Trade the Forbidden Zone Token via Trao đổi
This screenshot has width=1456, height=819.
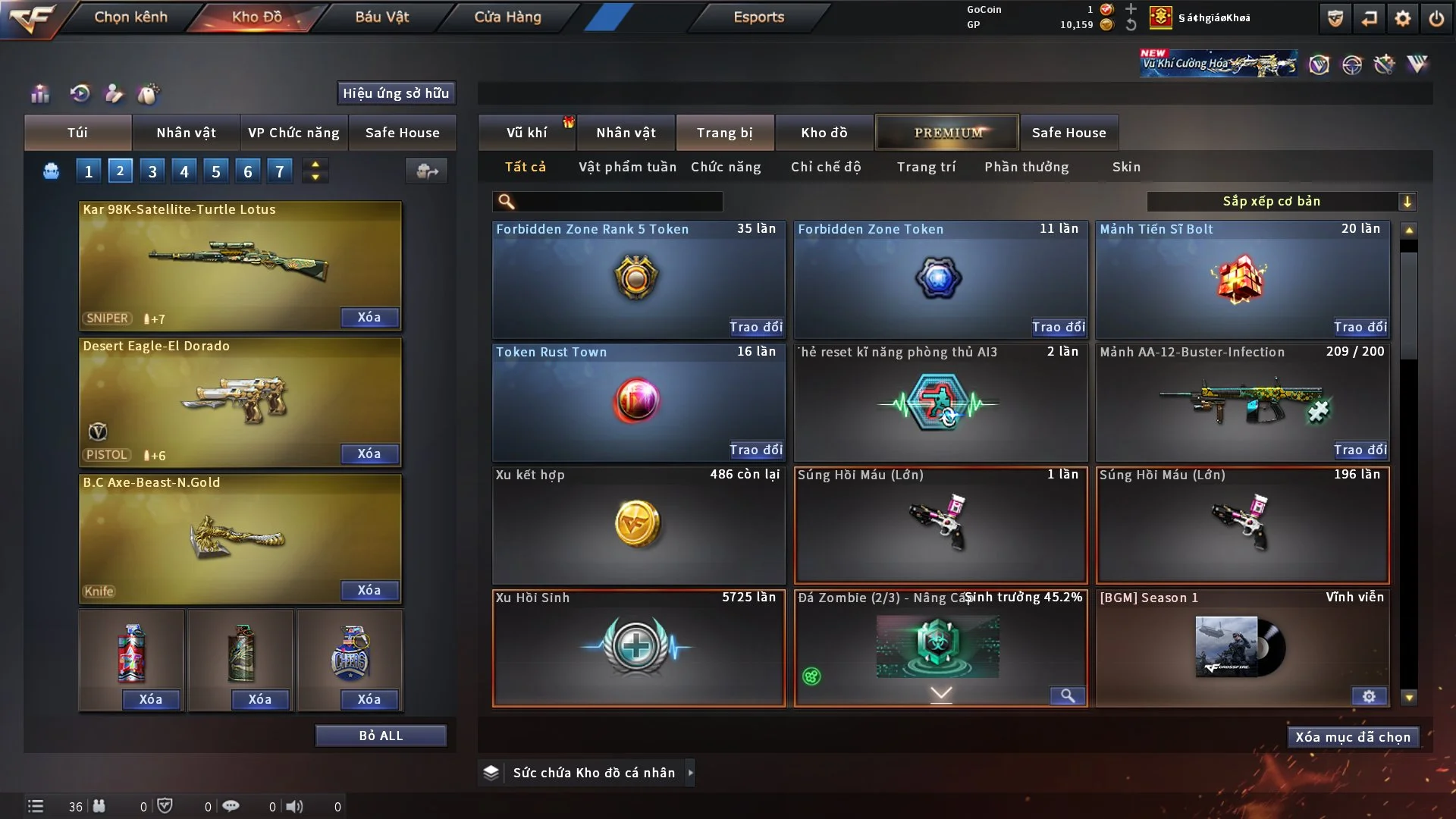pyautogui.click(x=1058, y=327)
